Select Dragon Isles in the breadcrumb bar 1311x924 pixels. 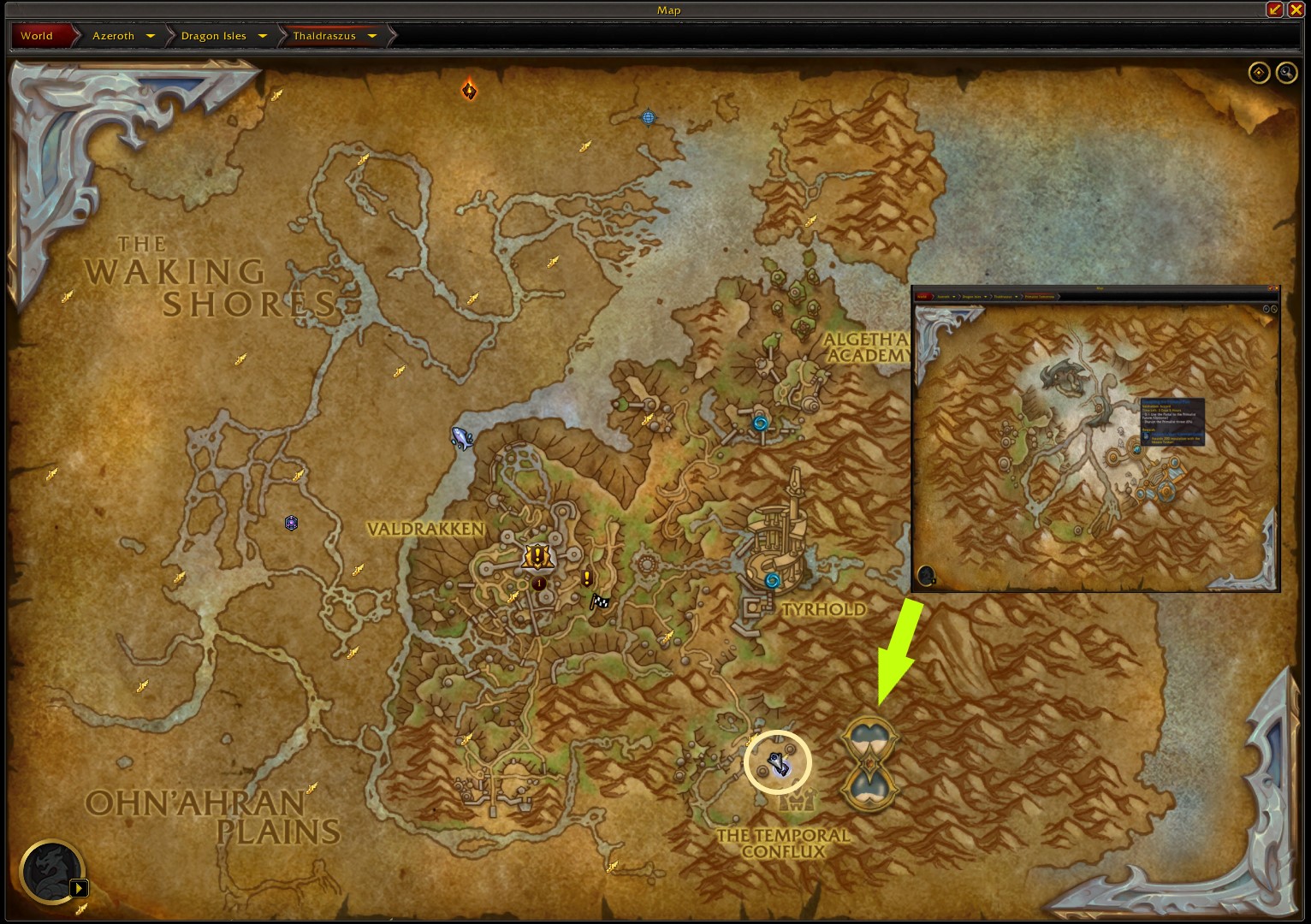tap(213, 36)
